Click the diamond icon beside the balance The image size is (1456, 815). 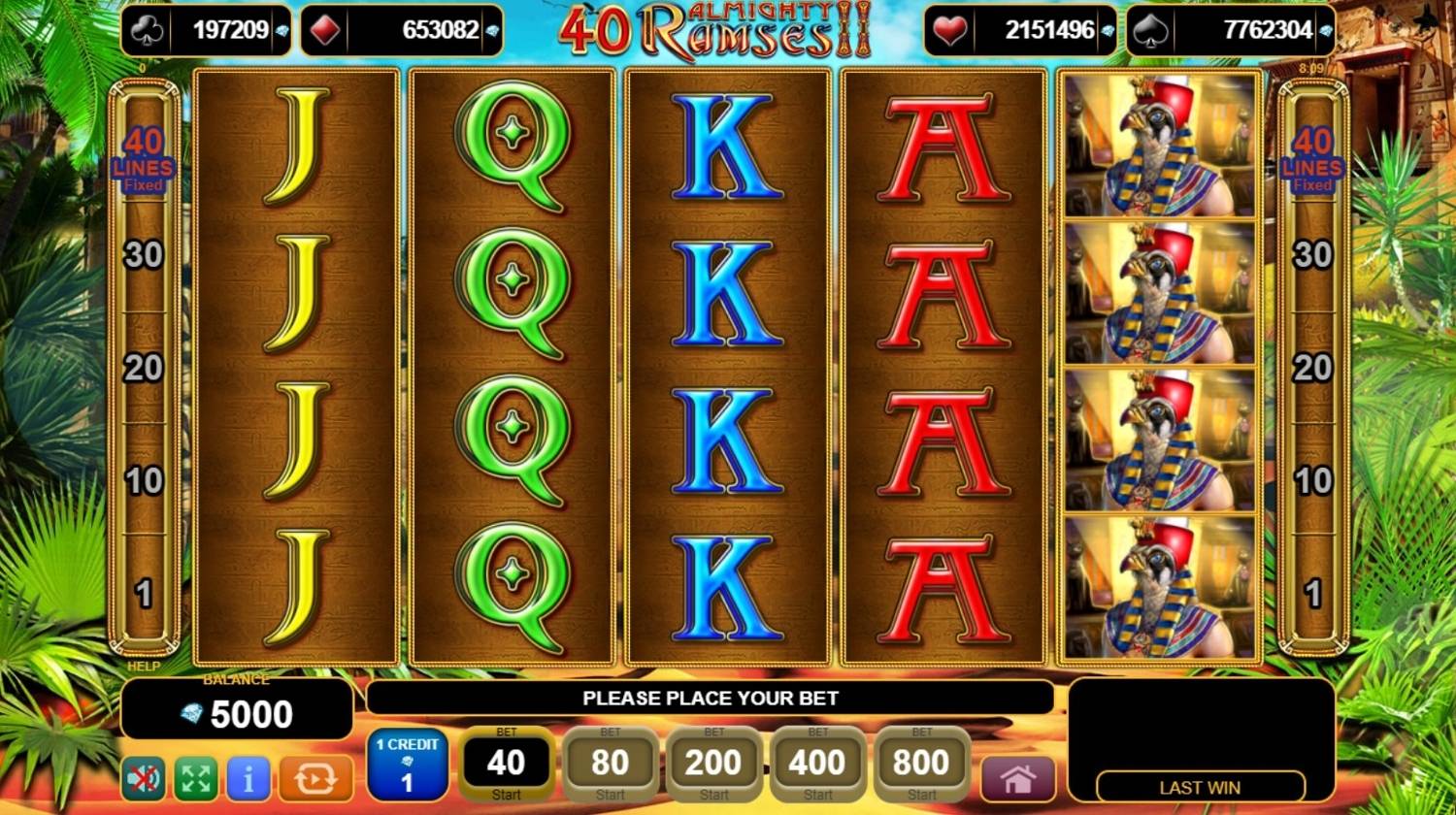point(191,716)
